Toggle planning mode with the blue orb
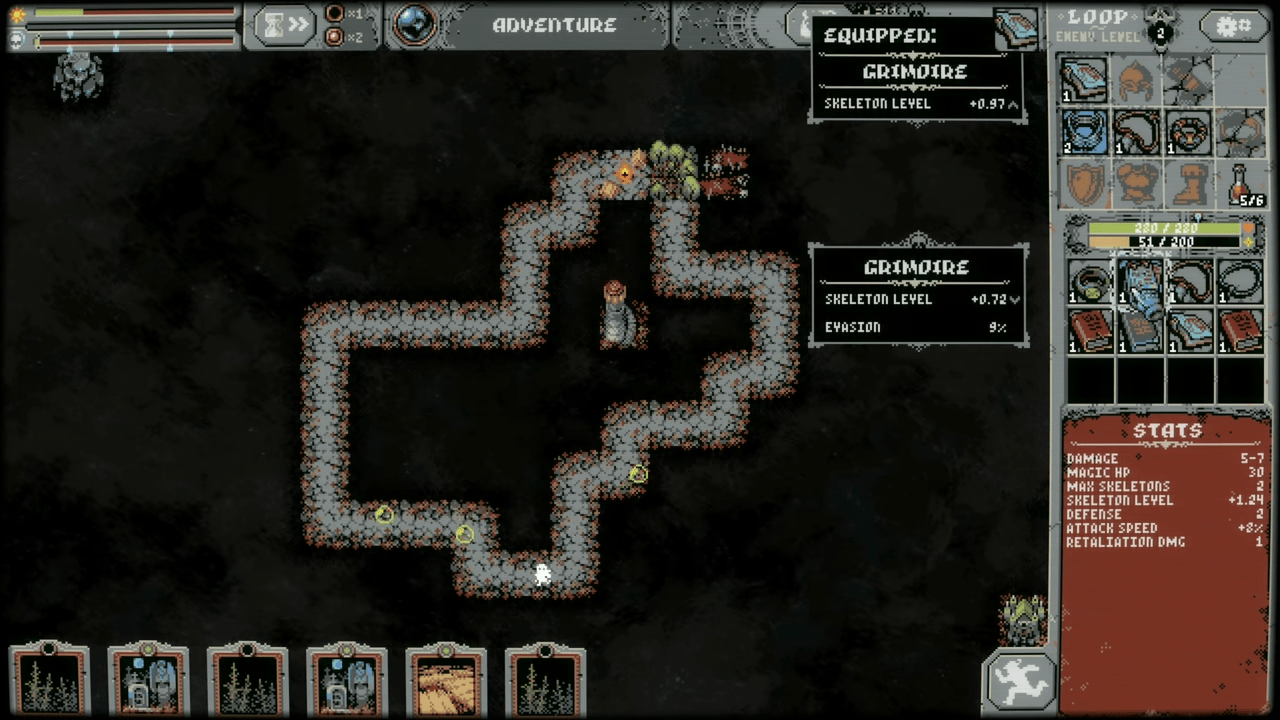This screenshot has width=1280, height=720. tap(414, 25)
